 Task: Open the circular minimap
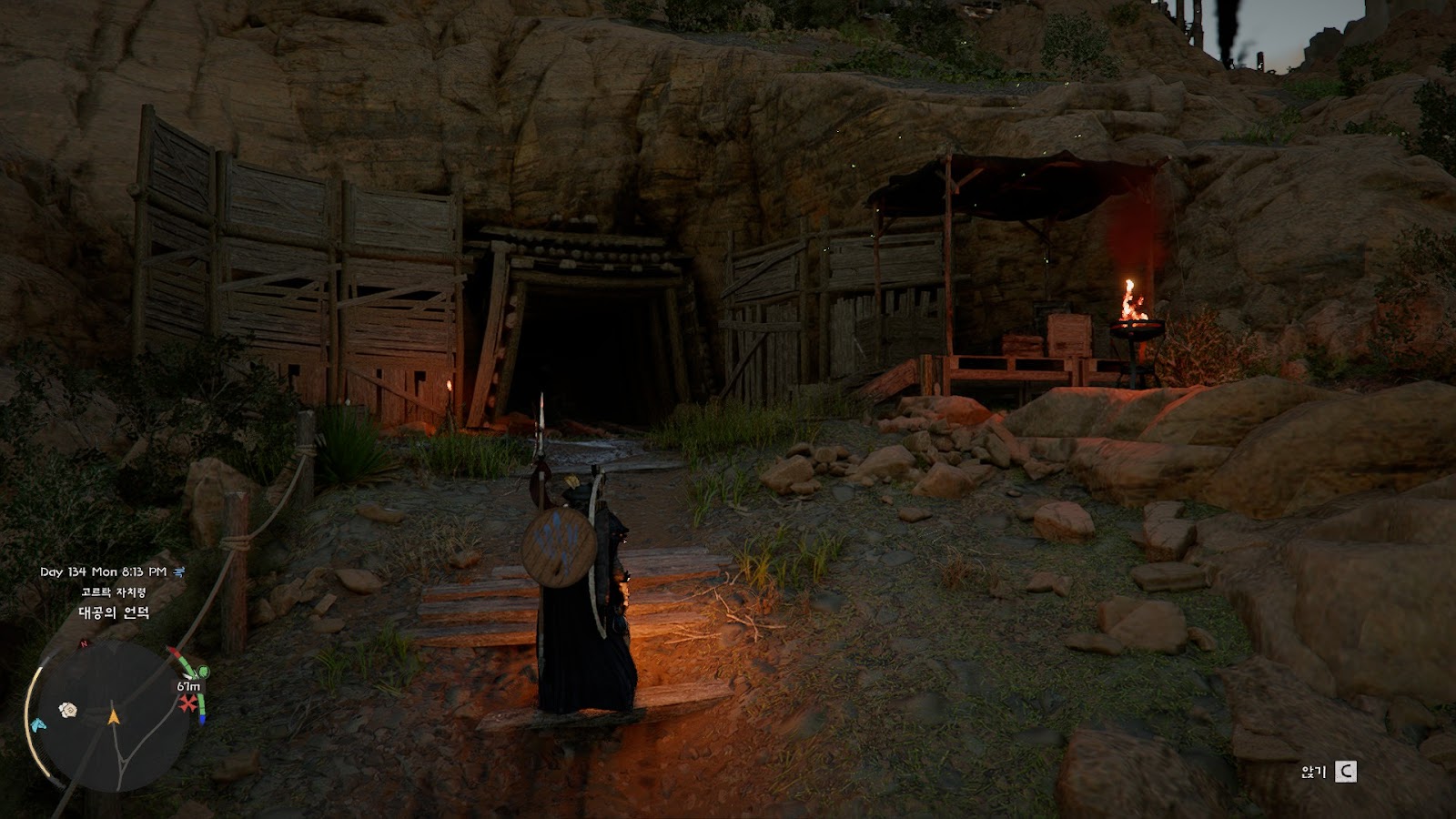112,716
